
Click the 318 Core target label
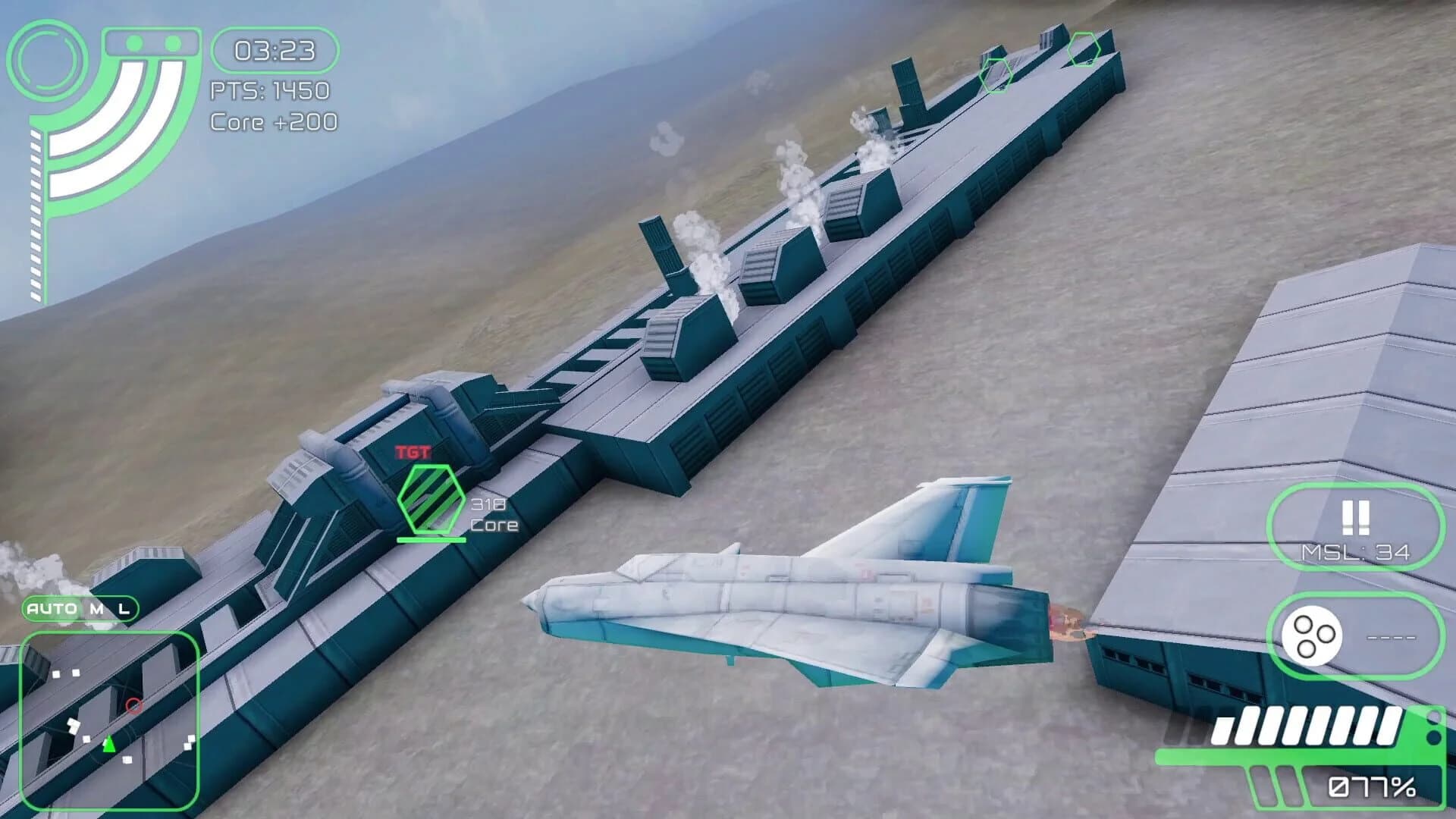tap(493, 513)
